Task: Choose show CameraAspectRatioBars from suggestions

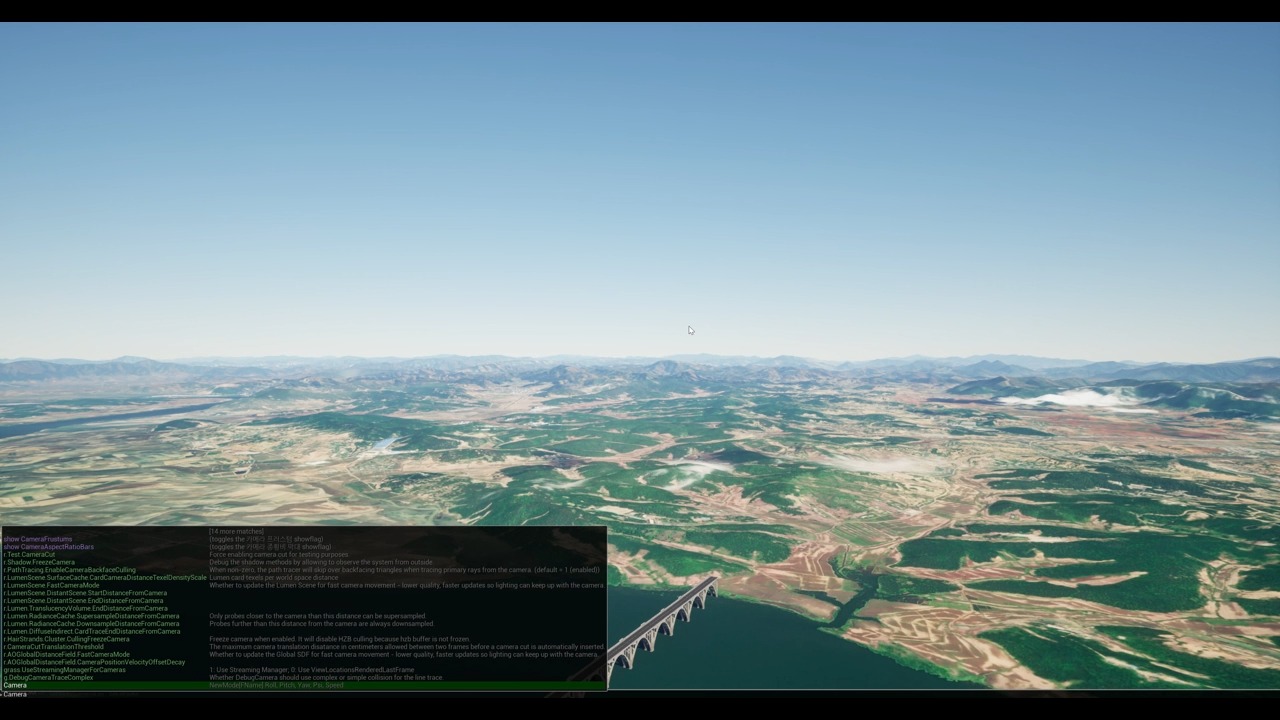Action: [48, 547]
